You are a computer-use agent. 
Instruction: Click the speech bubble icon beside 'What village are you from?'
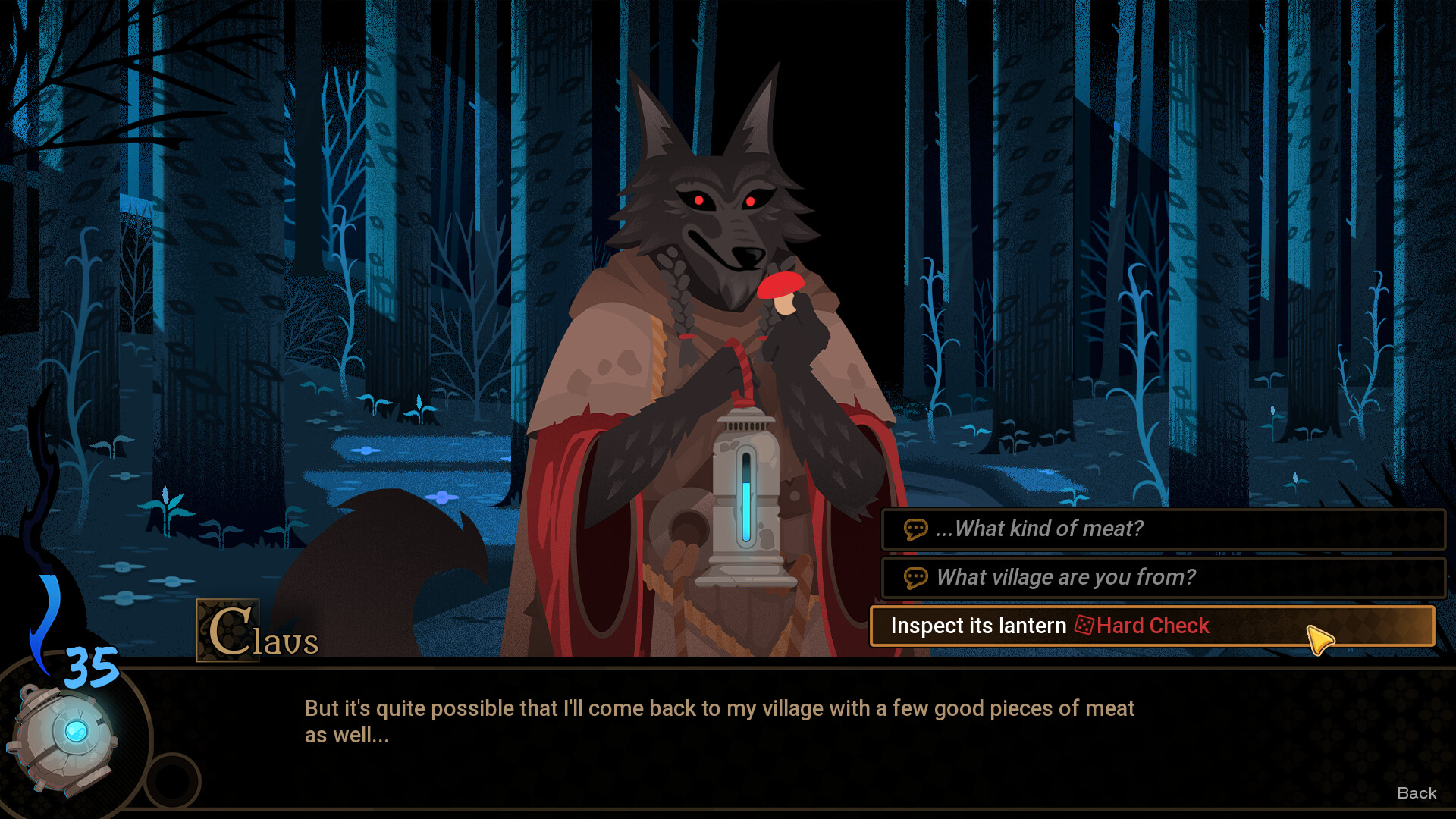pos(916,577)
